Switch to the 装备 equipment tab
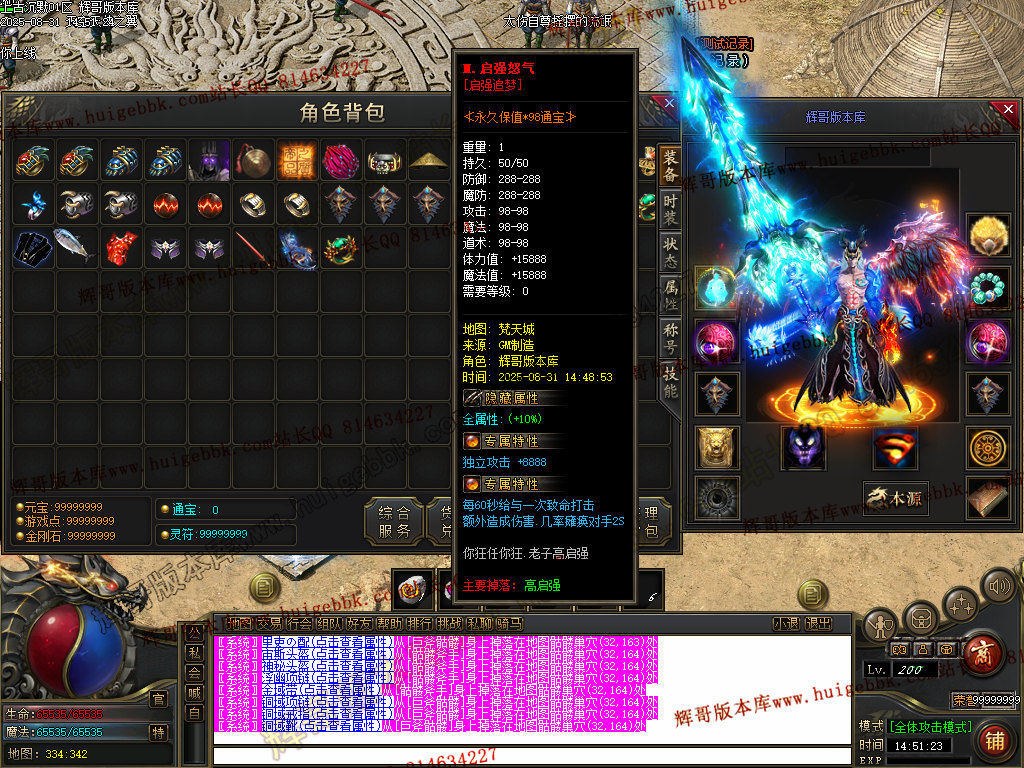The height and width of the screenshot is (768, 1024). pyautogui.click(x=670, y=167)
